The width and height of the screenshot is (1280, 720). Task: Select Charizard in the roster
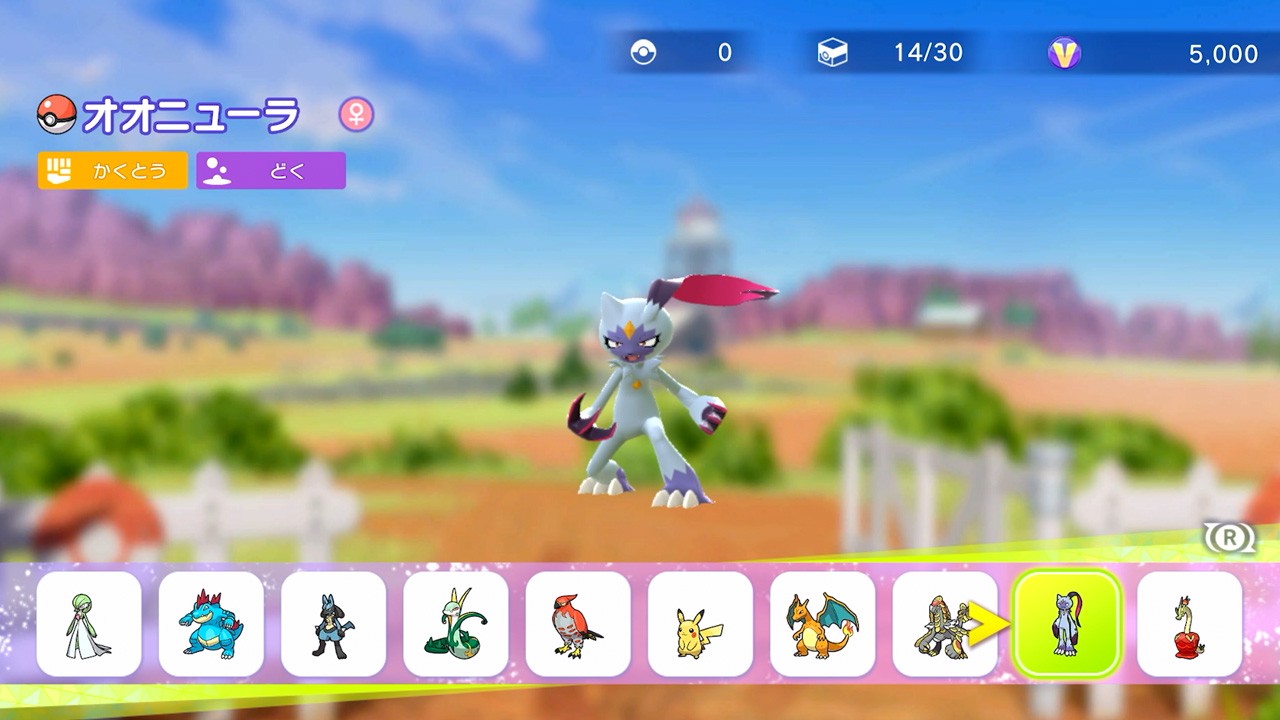tap(822, 624)
